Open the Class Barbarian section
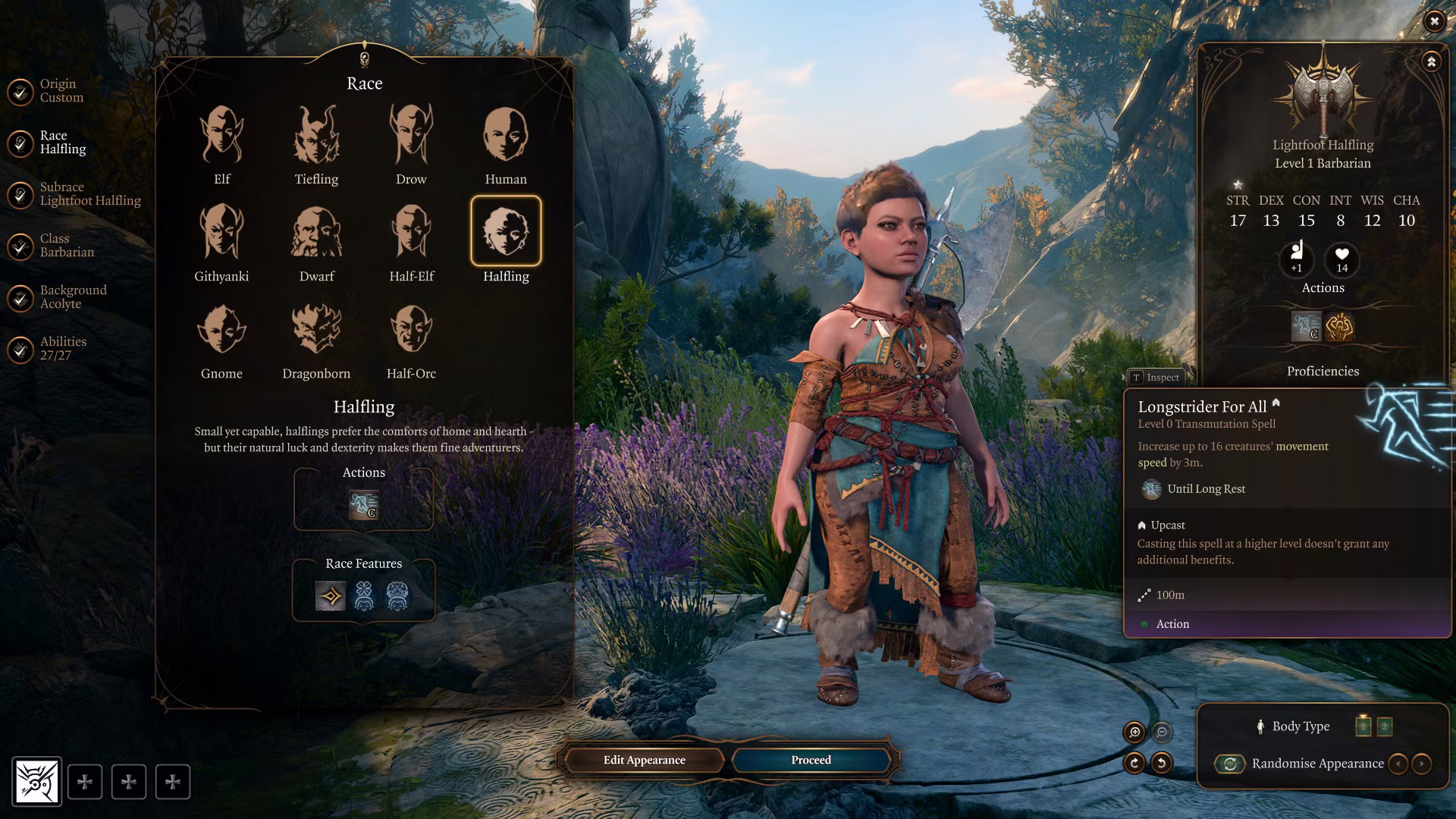1456x819 pixels. point(67,245)
